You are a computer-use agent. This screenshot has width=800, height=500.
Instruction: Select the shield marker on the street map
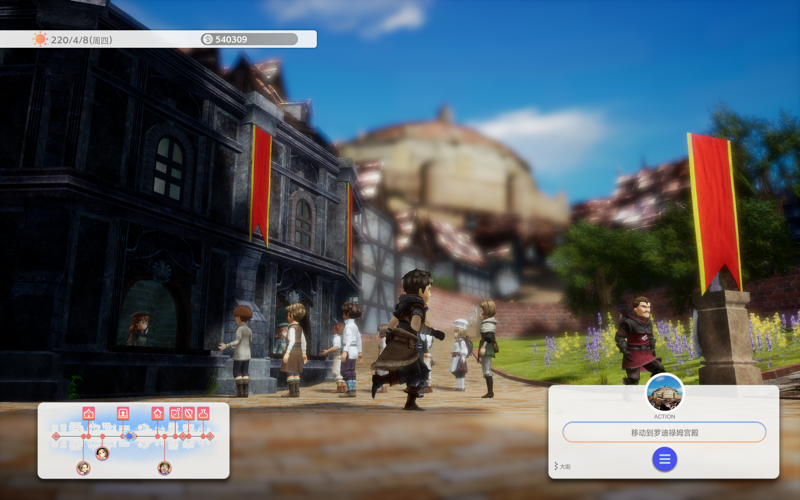[188, 413]
